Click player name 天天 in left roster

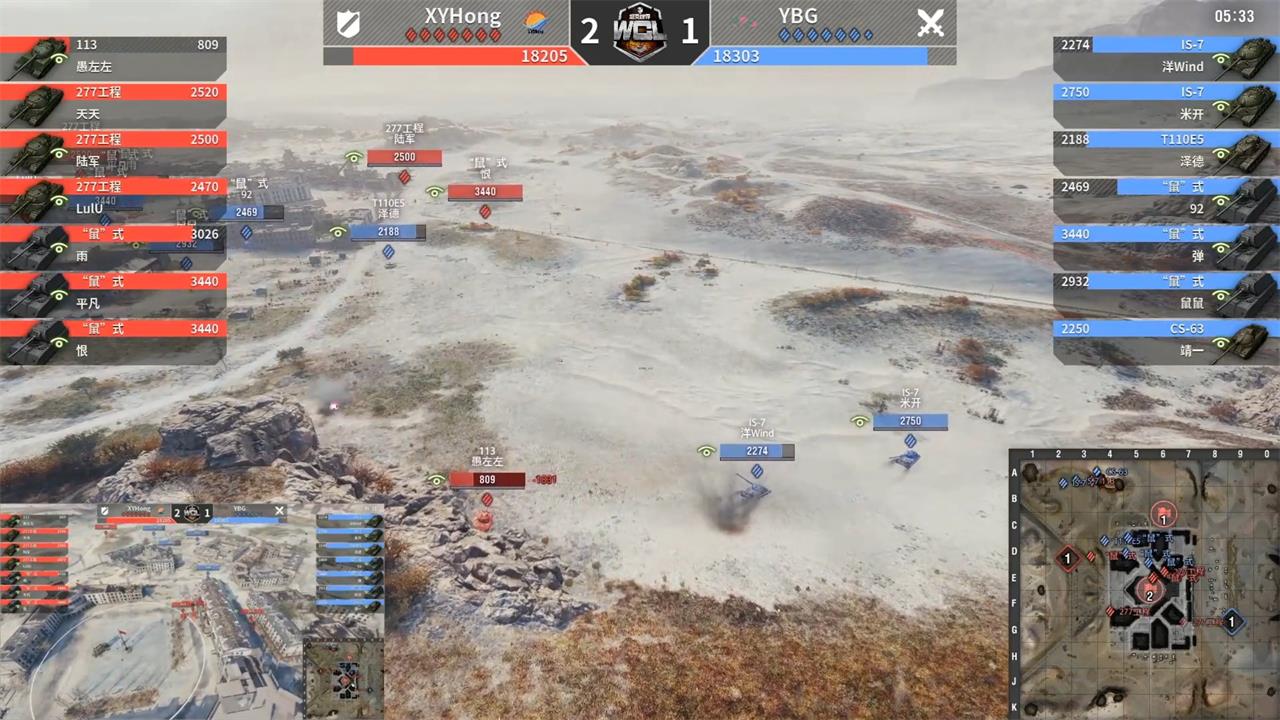click(x=88, y=114)
